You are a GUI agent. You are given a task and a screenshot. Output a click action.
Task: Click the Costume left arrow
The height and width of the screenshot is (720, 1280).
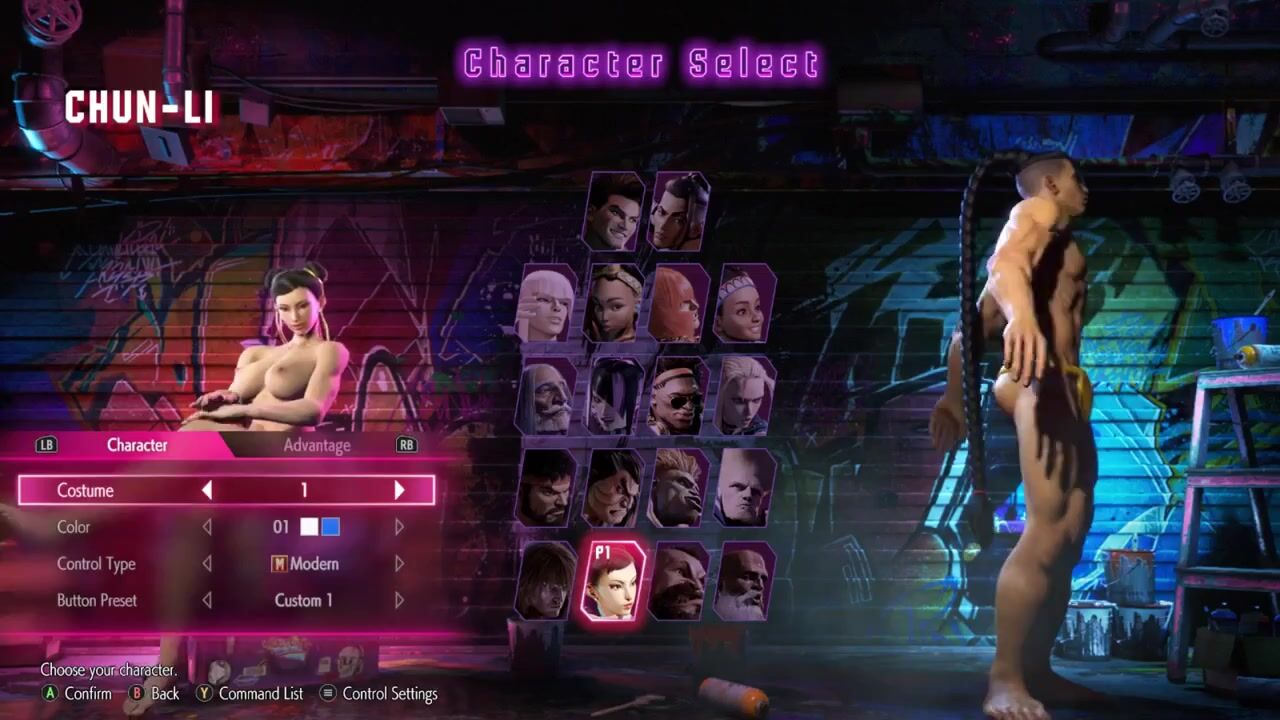point(207,490)
